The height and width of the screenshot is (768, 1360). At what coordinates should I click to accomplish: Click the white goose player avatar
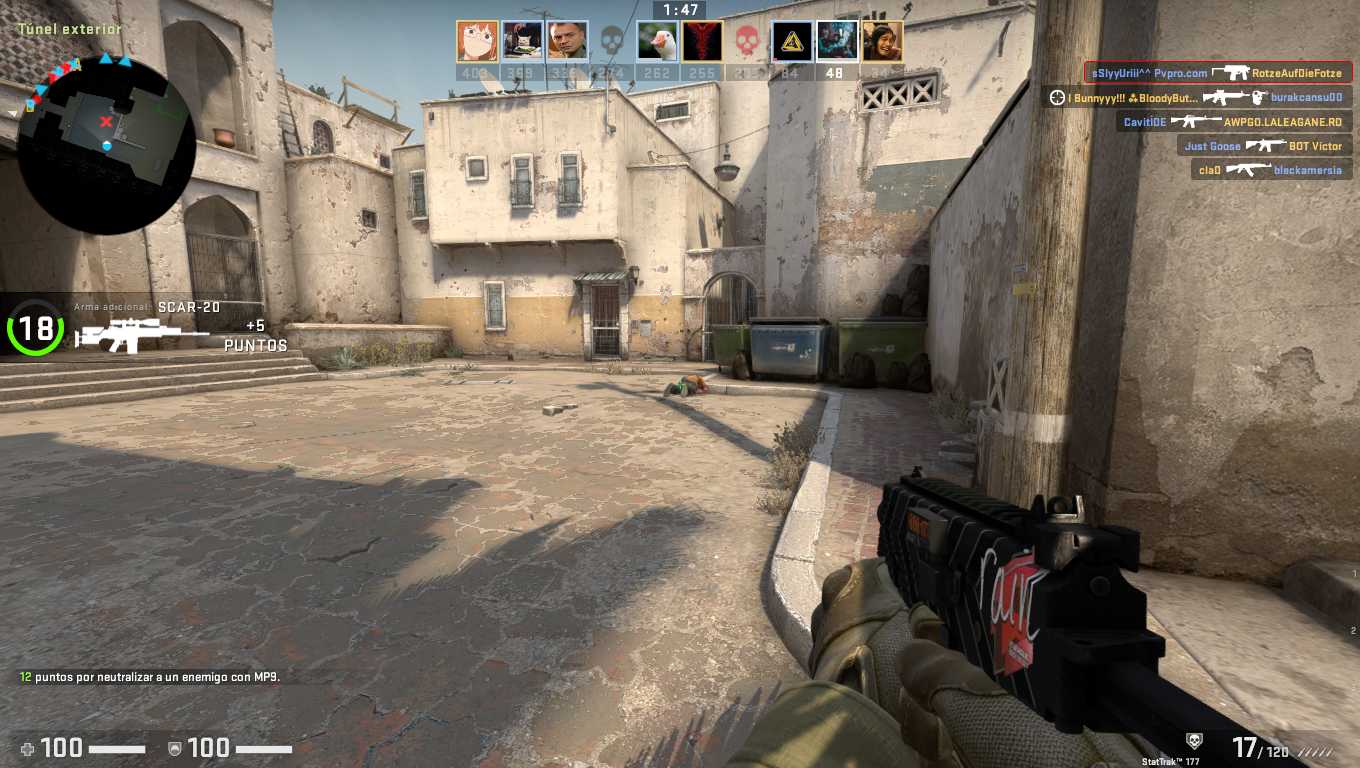pos(657,42)
